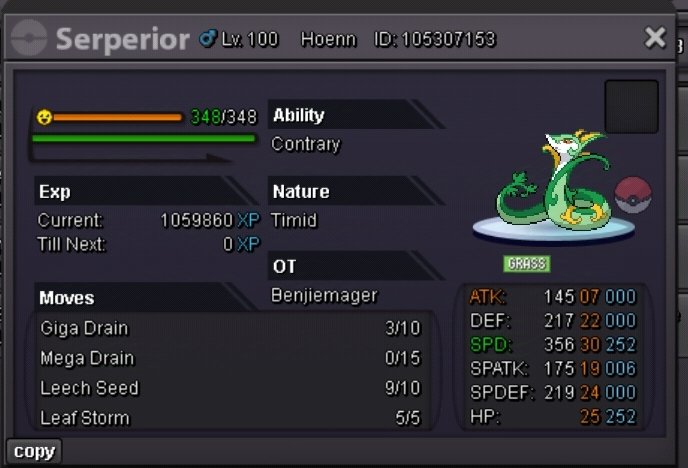Close the Serperior summary window
Image resolution: width=688 pixels, height=468 pixels.
tap(655, 38)
